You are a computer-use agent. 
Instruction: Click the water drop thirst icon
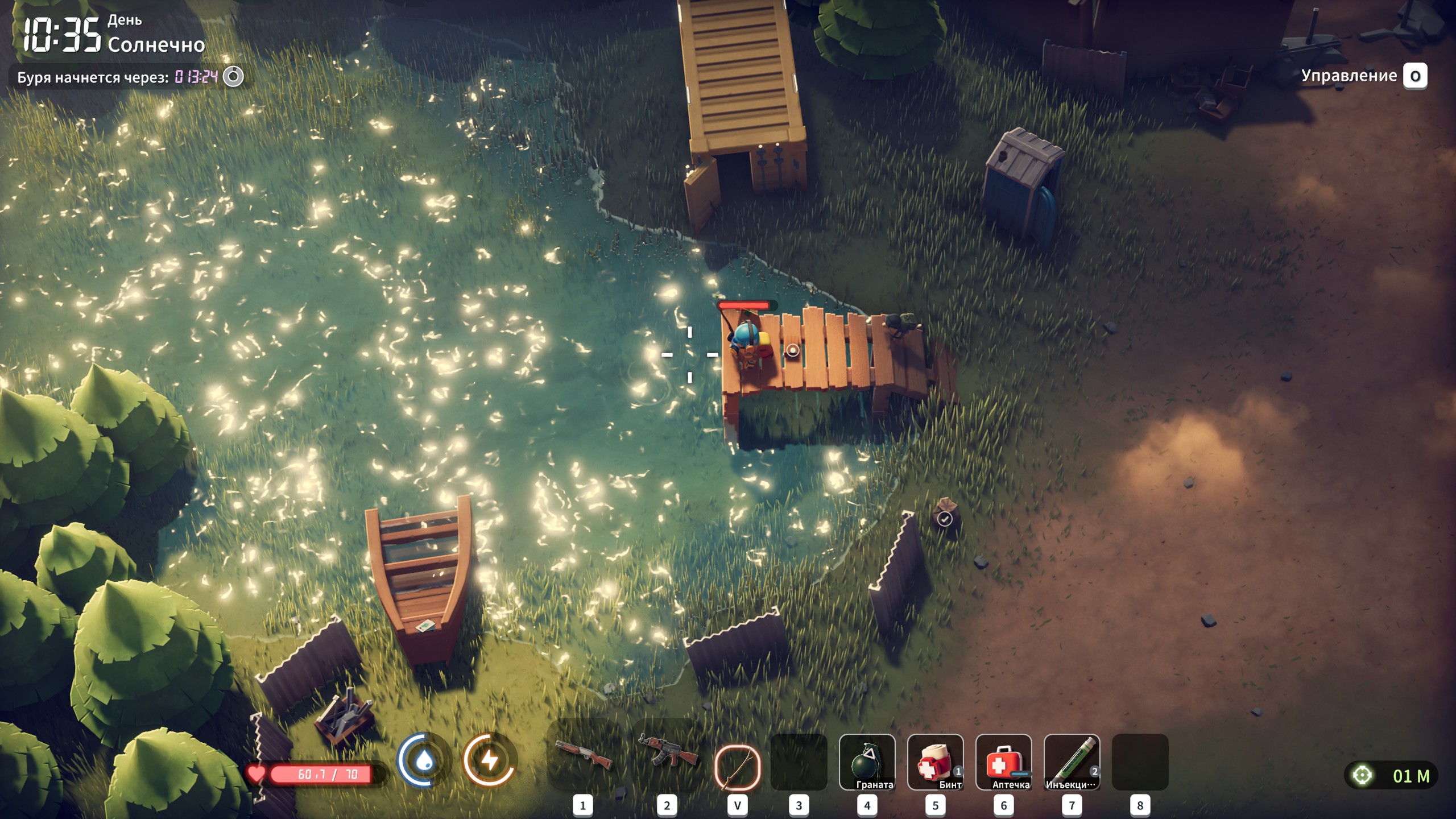tap(424, 760)
